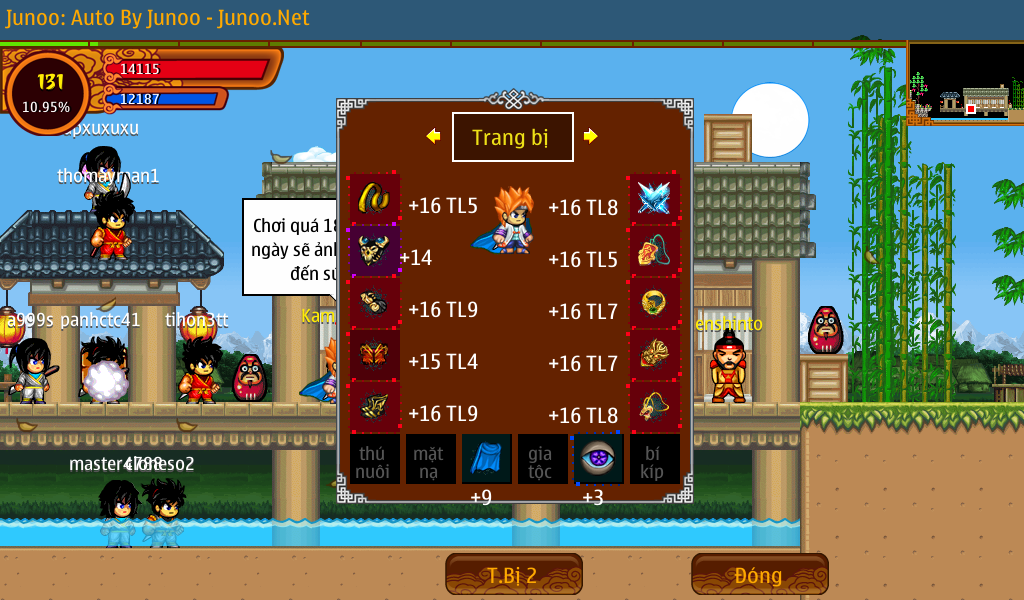Select the crossed blue swords weapon slot
Image resolution: width=1024 pixels, height=600 pixels.
[654, 198]
